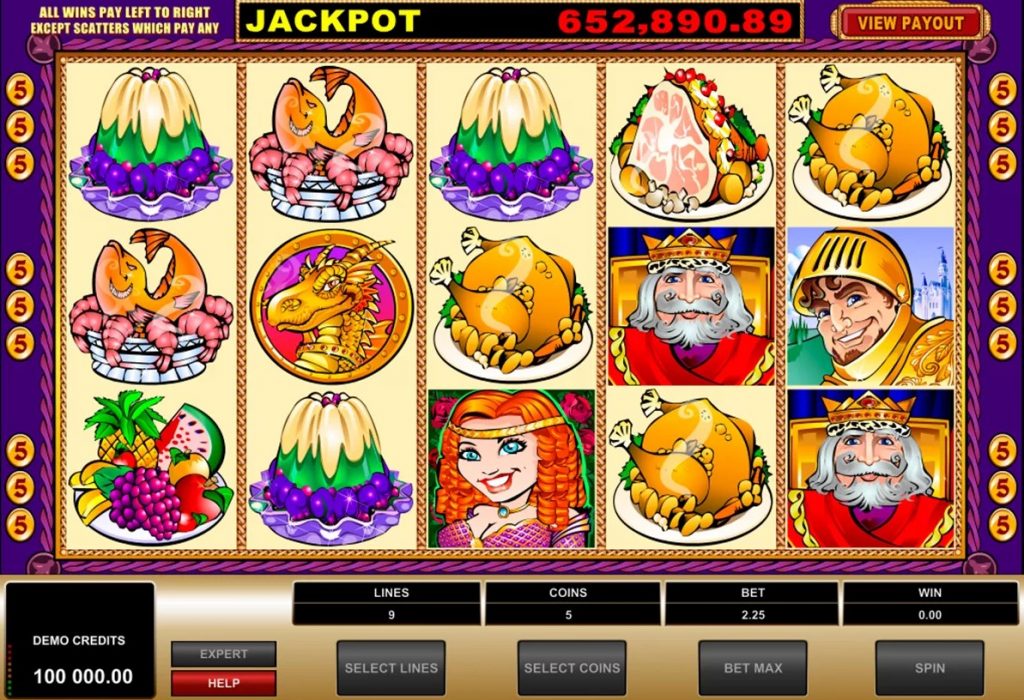Open the Help screen

(223, 682)
